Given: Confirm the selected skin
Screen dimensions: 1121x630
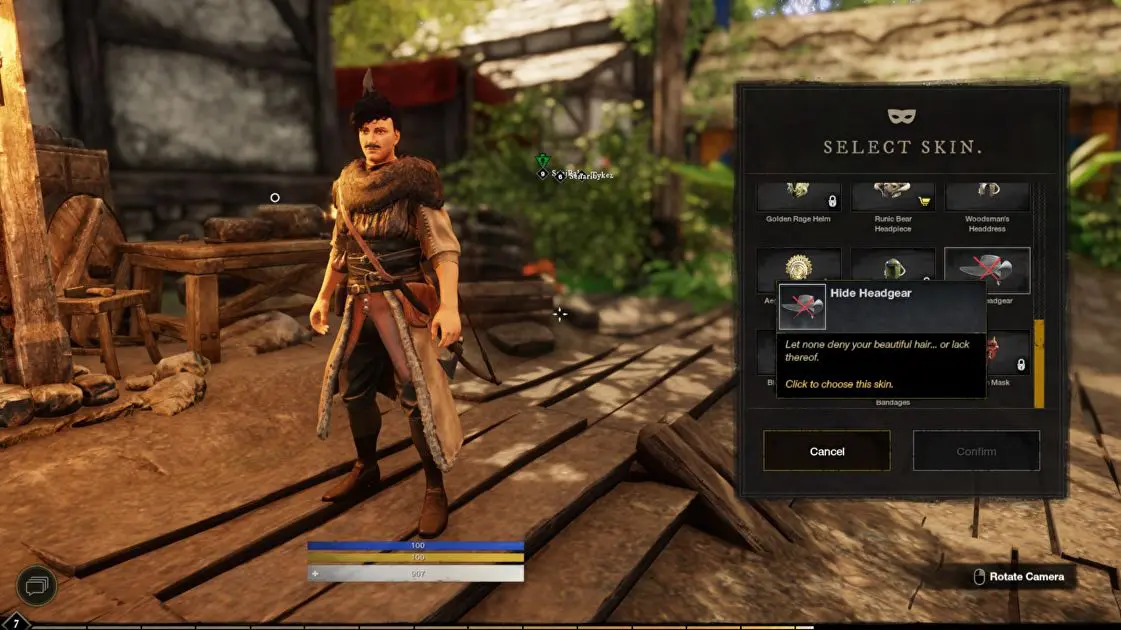Looking at the screenshot, I should click(x=976, y=451).
